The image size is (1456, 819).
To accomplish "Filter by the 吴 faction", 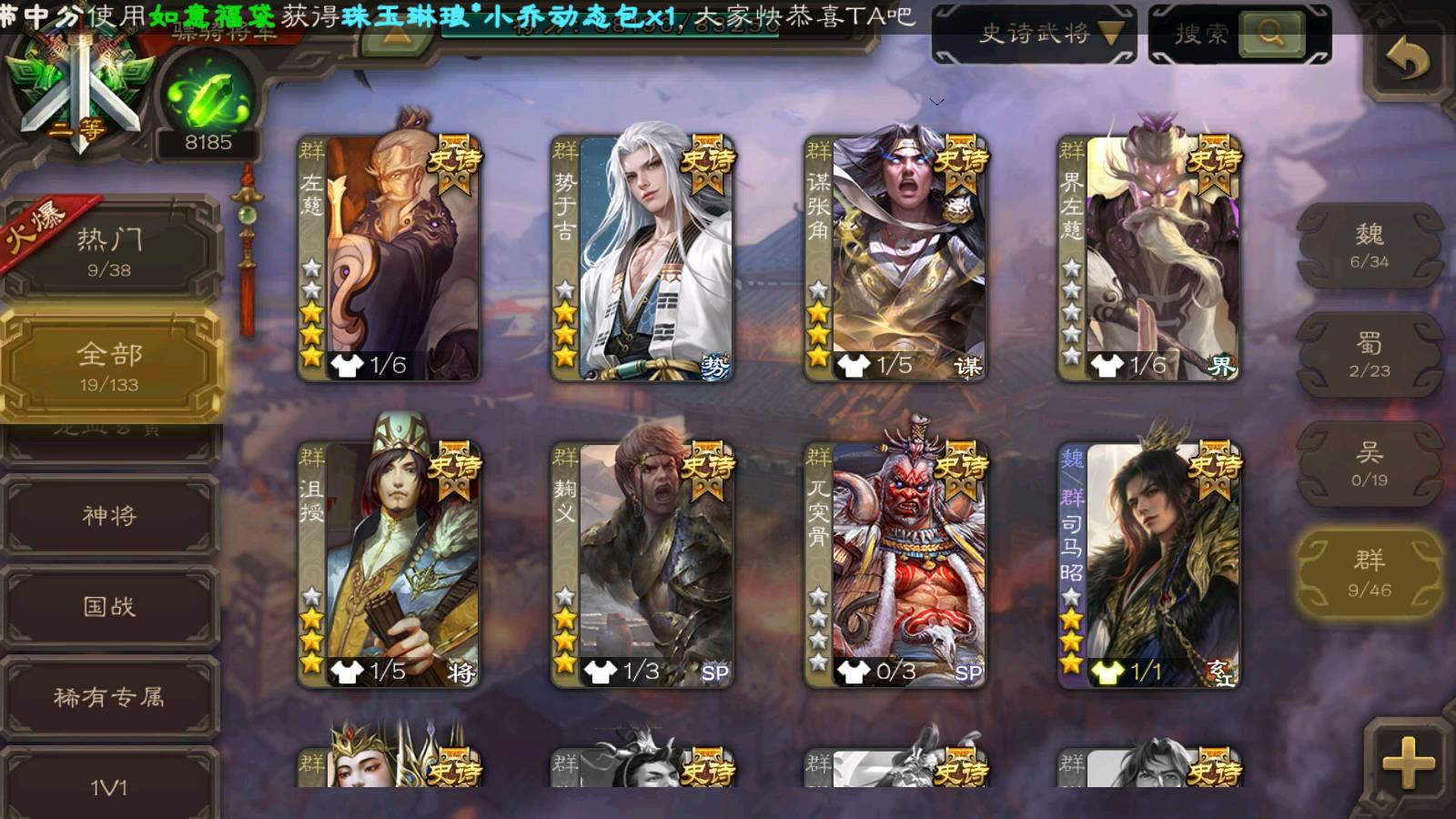I will tap(1369, 464).
